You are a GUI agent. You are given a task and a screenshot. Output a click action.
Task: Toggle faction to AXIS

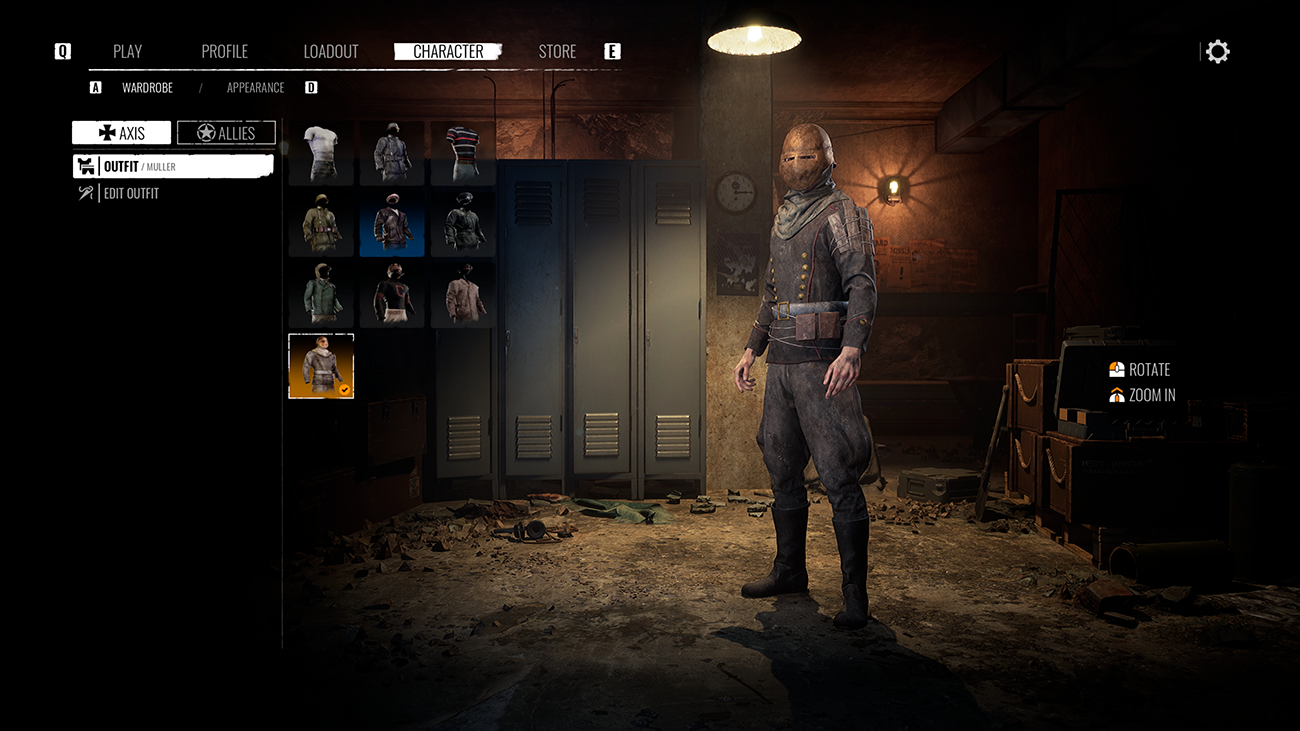(x=120, y=132)
